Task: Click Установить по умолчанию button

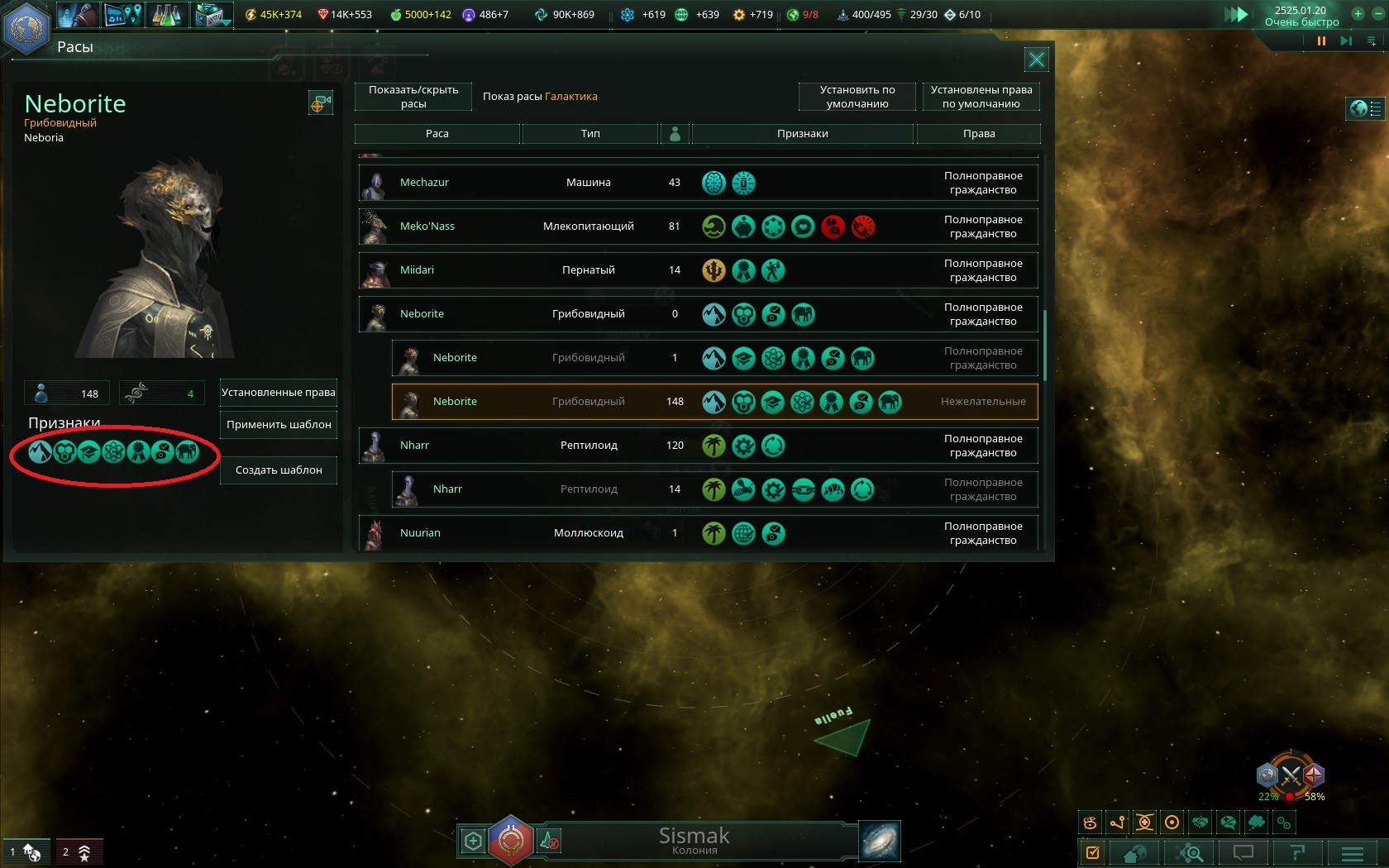Action: [857, 97]
